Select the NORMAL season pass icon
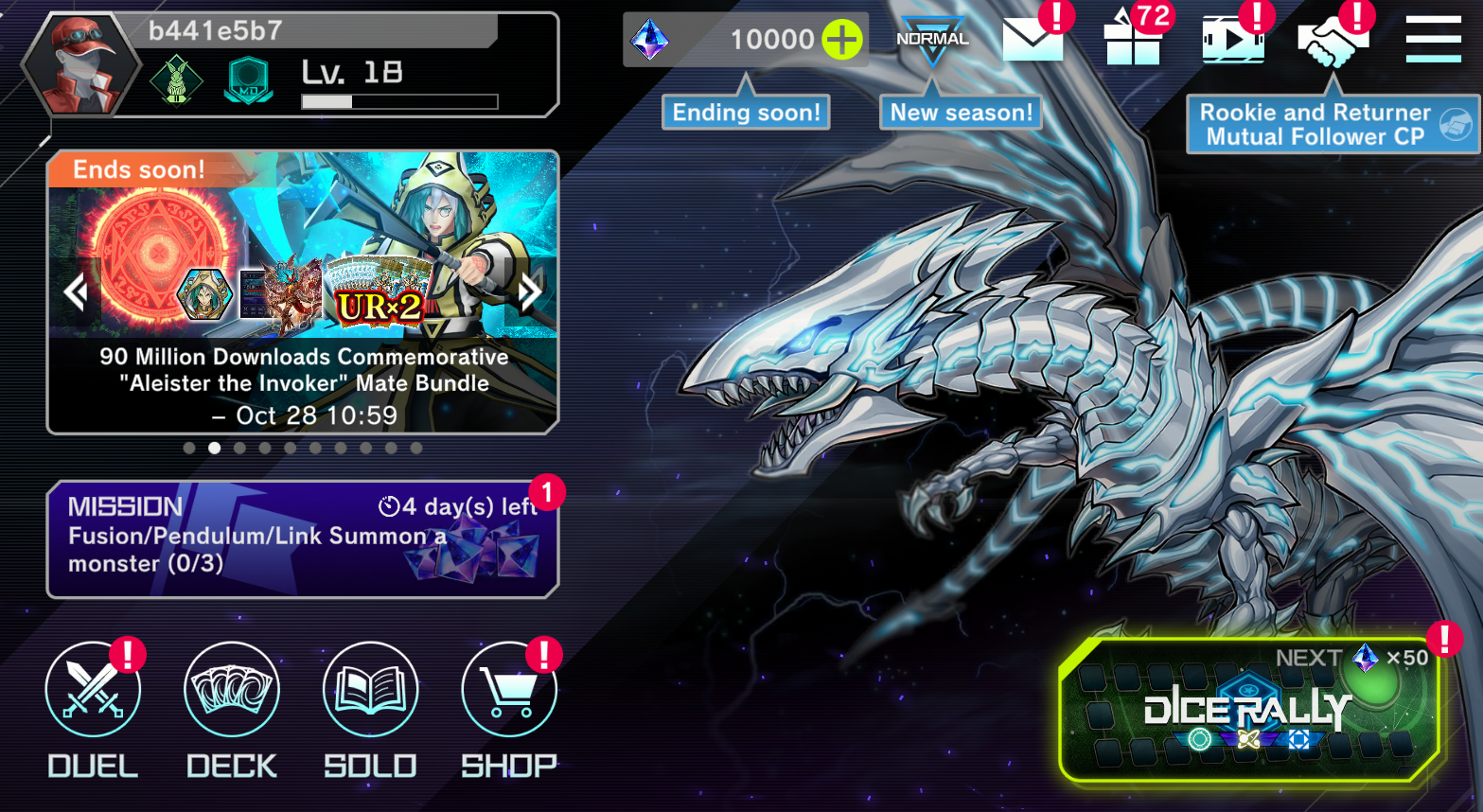The image size is (1483, 812). pyautogui.click(x=932, y=40)
